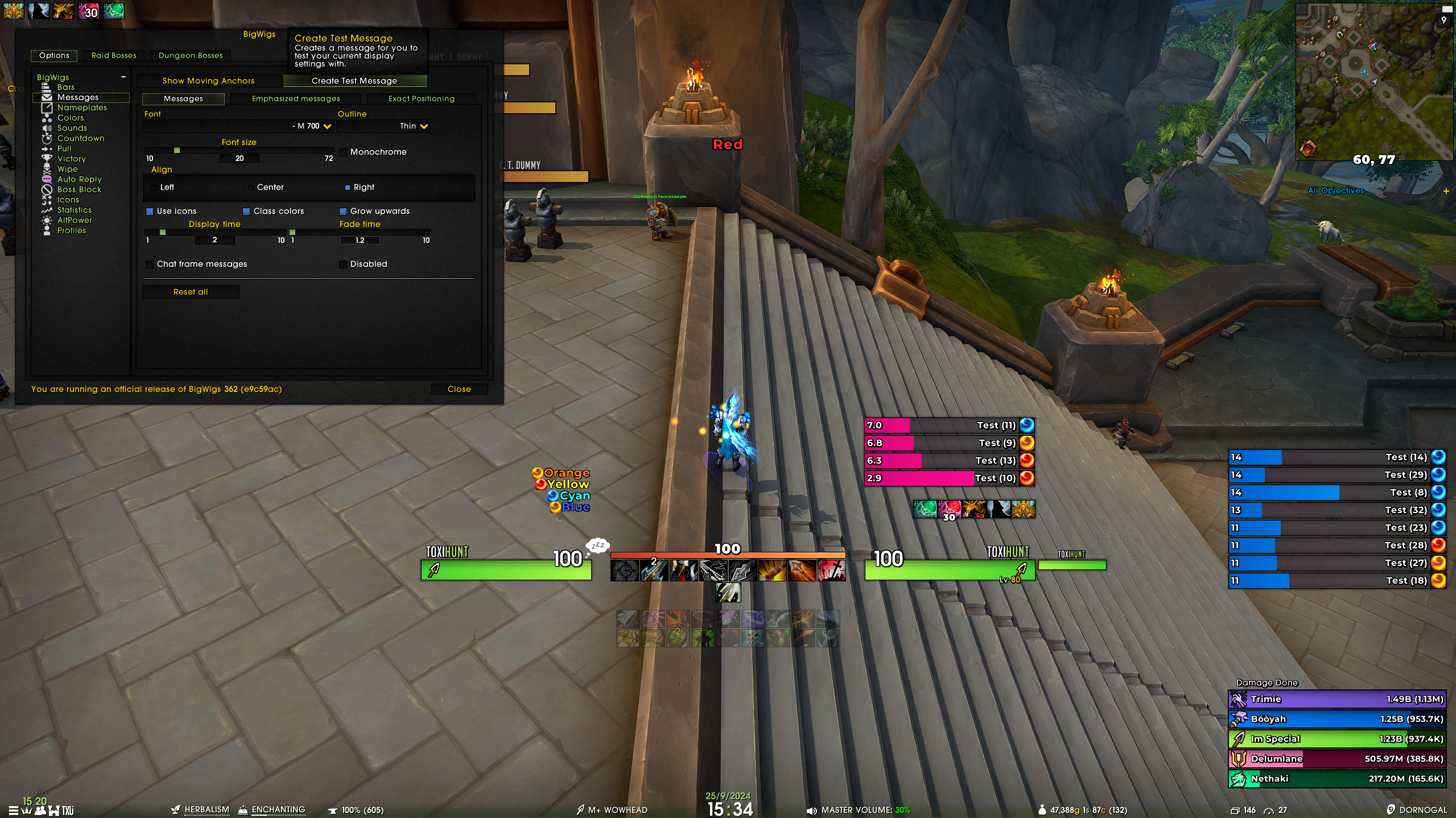Viewport: 1456px width, 818px height.
Task: Toggle the Monochrome checkbox
Action: click(x=343, y=152)
